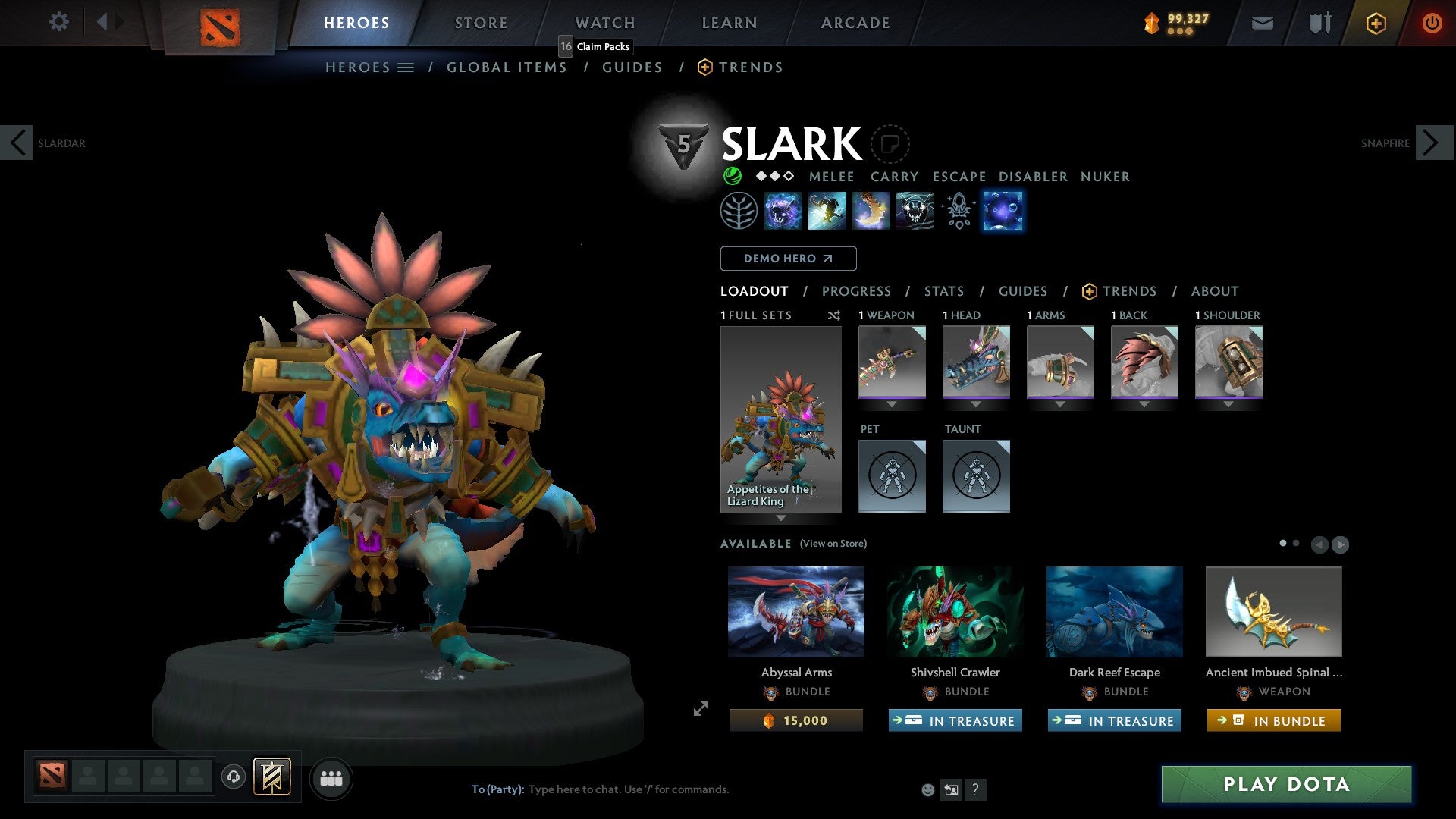Toggle the shuffle loadout icon
The width and height of the screenshot is (1456, 819).
[x=834, y=315]
